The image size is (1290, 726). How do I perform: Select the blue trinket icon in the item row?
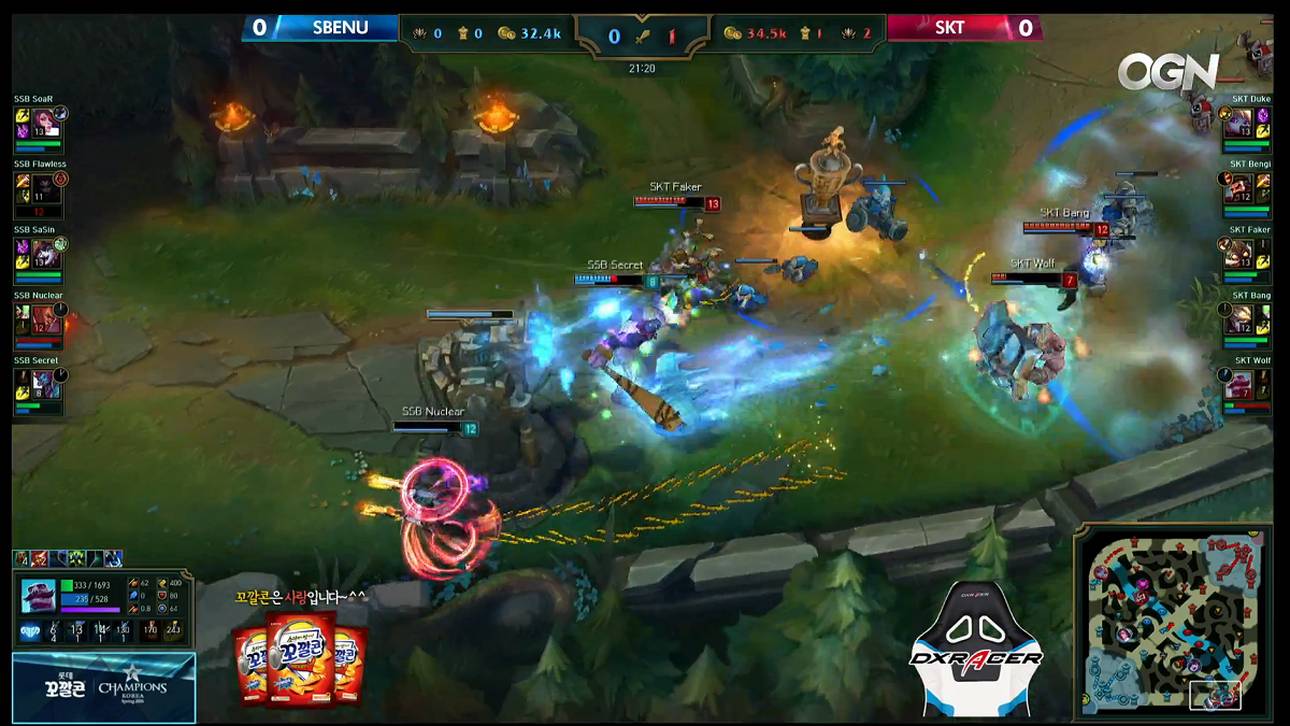(111, 559)
